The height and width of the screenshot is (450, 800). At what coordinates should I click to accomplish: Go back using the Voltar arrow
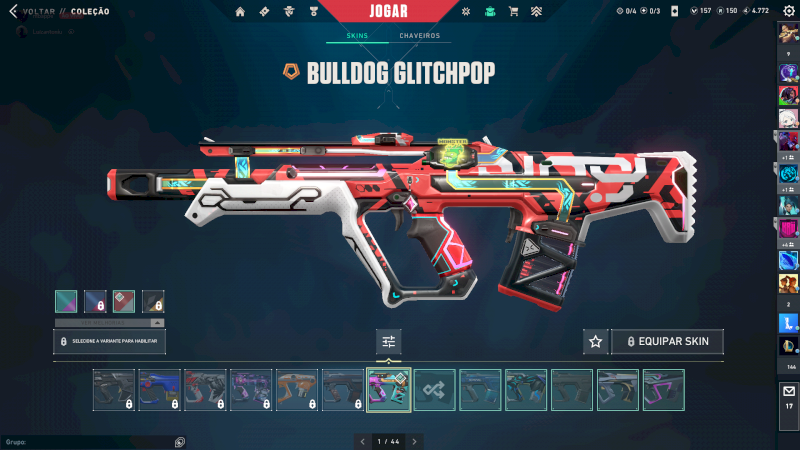(x=13, y=11)
